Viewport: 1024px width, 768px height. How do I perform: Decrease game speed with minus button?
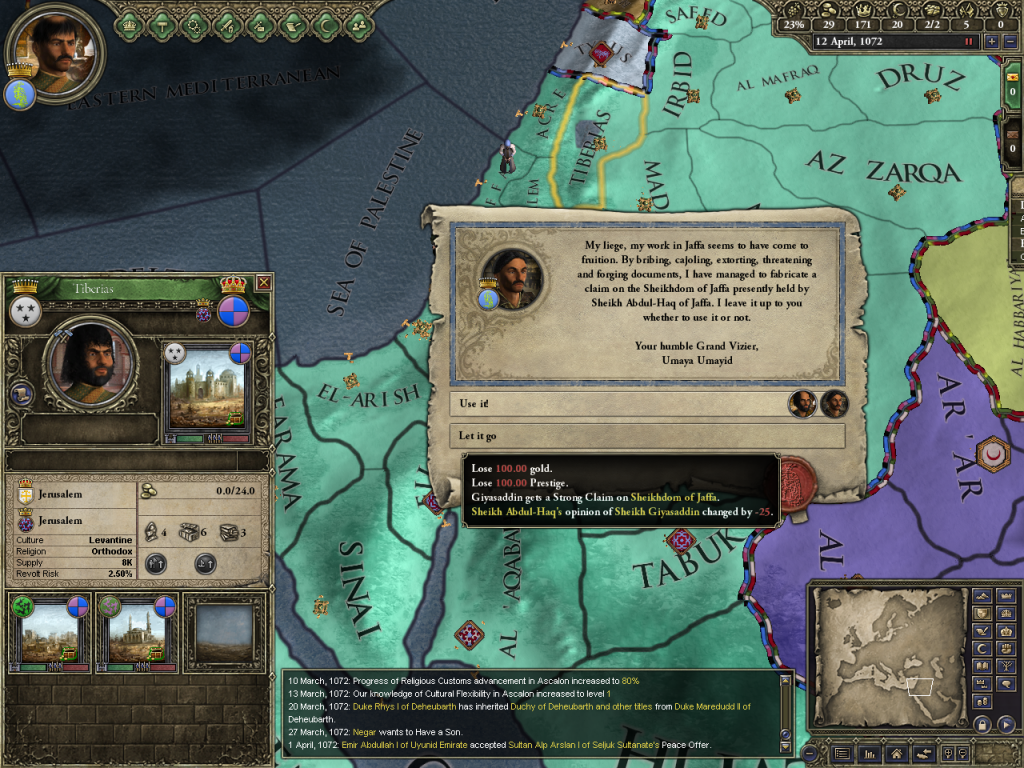click(x=1009, y=42)
